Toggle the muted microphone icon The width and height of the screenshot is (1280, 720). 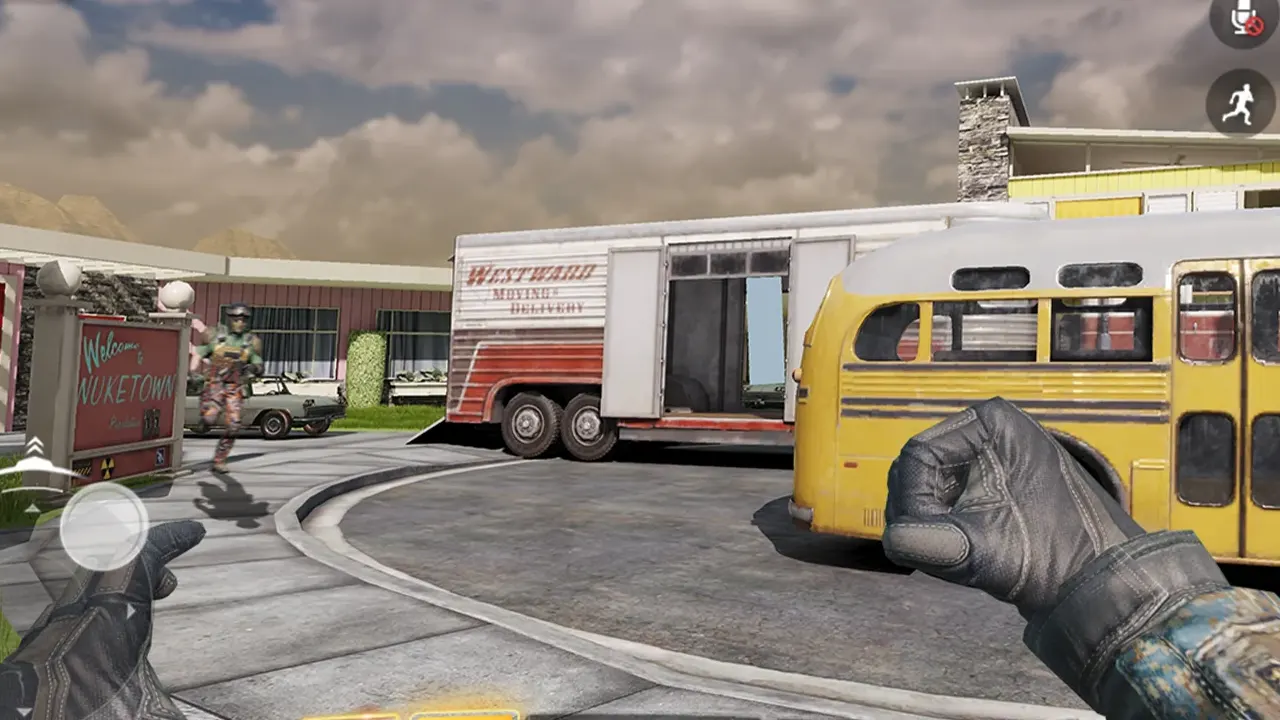click(x=1243, y=18)
